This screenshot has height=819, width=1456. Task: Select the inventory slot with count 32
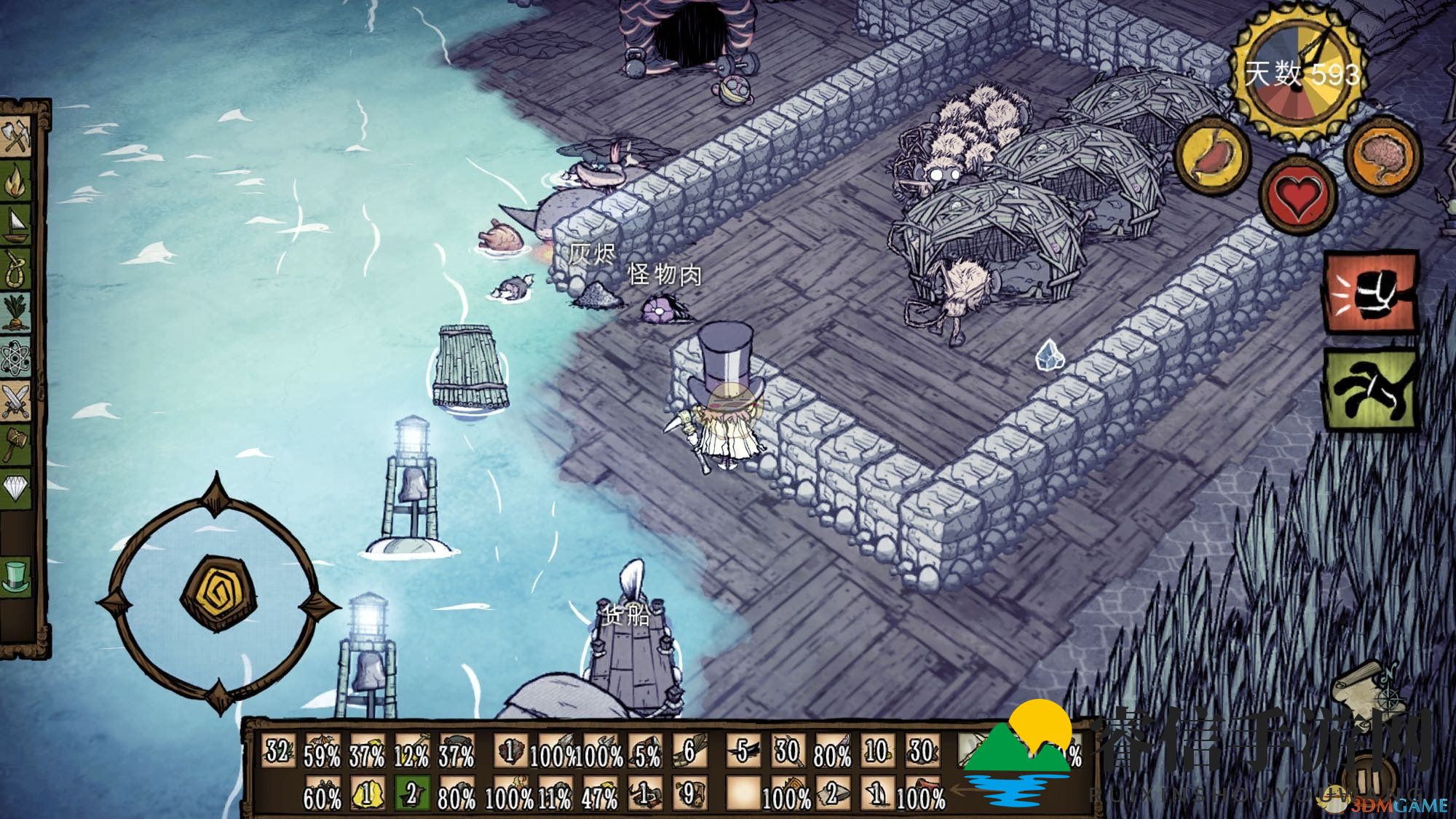click(278, 751)
